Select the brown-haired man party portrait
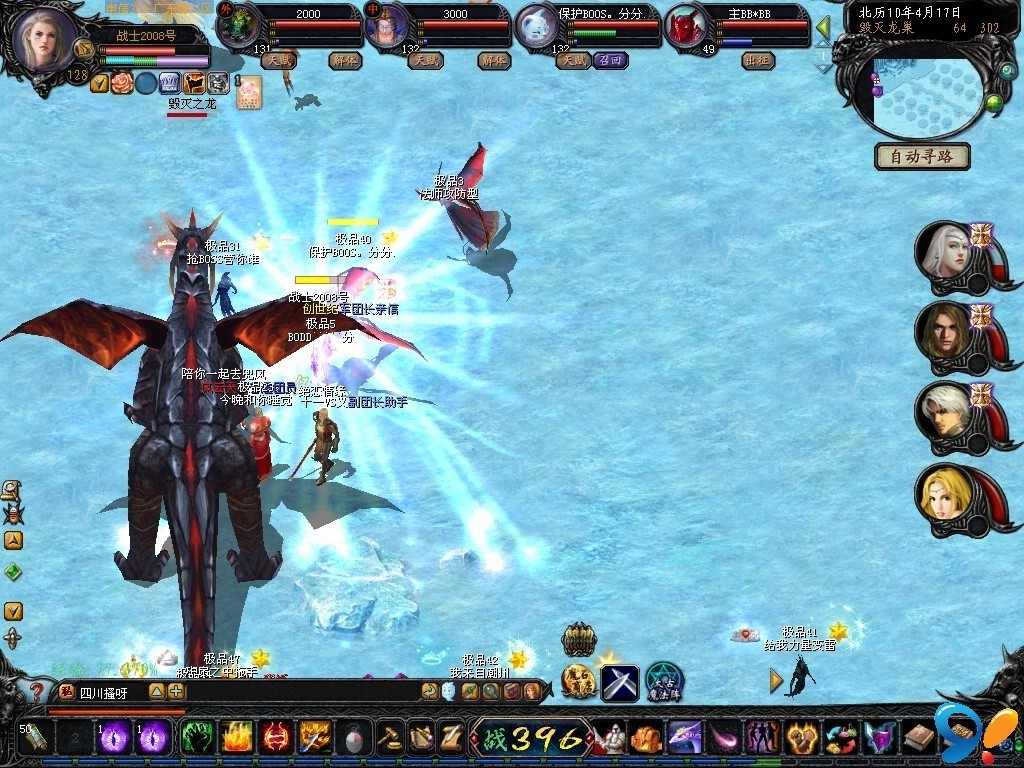Screen dimensions: 1024x768 coord(945,330)
